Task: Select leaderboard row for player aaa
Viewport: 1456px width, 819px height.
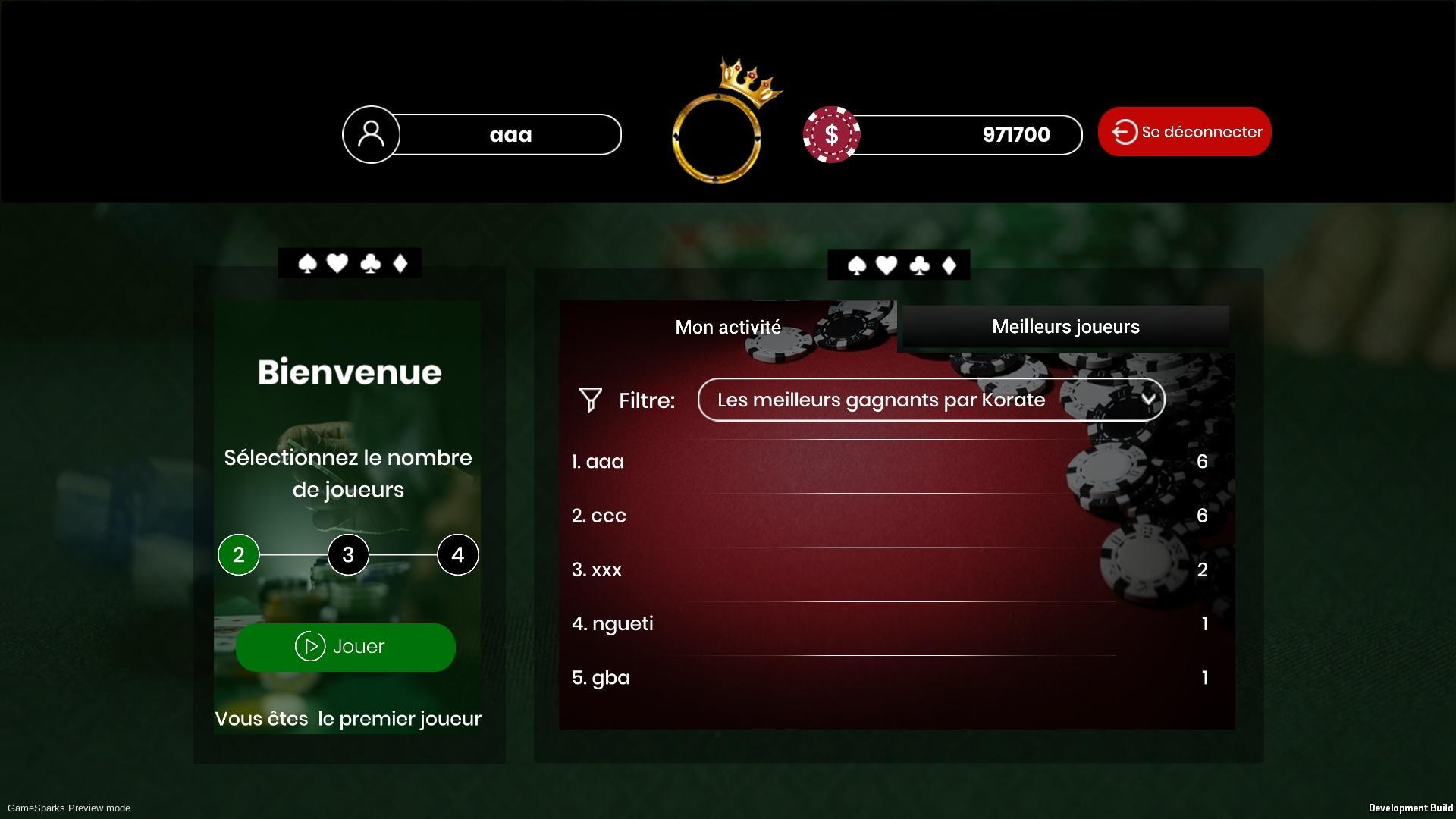Action: point(889,462)
